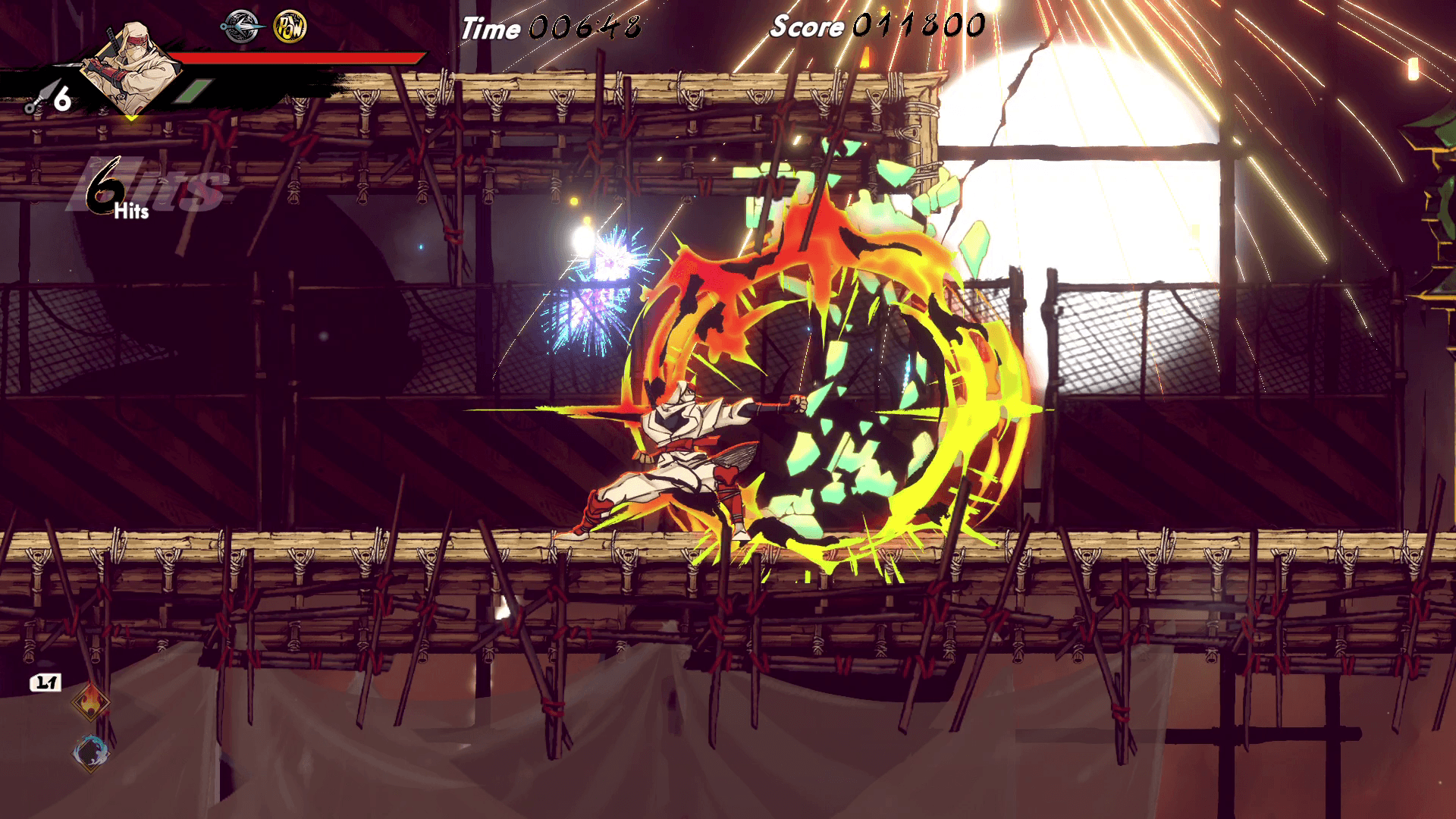This screenshot has width=1456, height=819.
Task: Click the white ninja character portrait
Action: coord(130,70)
